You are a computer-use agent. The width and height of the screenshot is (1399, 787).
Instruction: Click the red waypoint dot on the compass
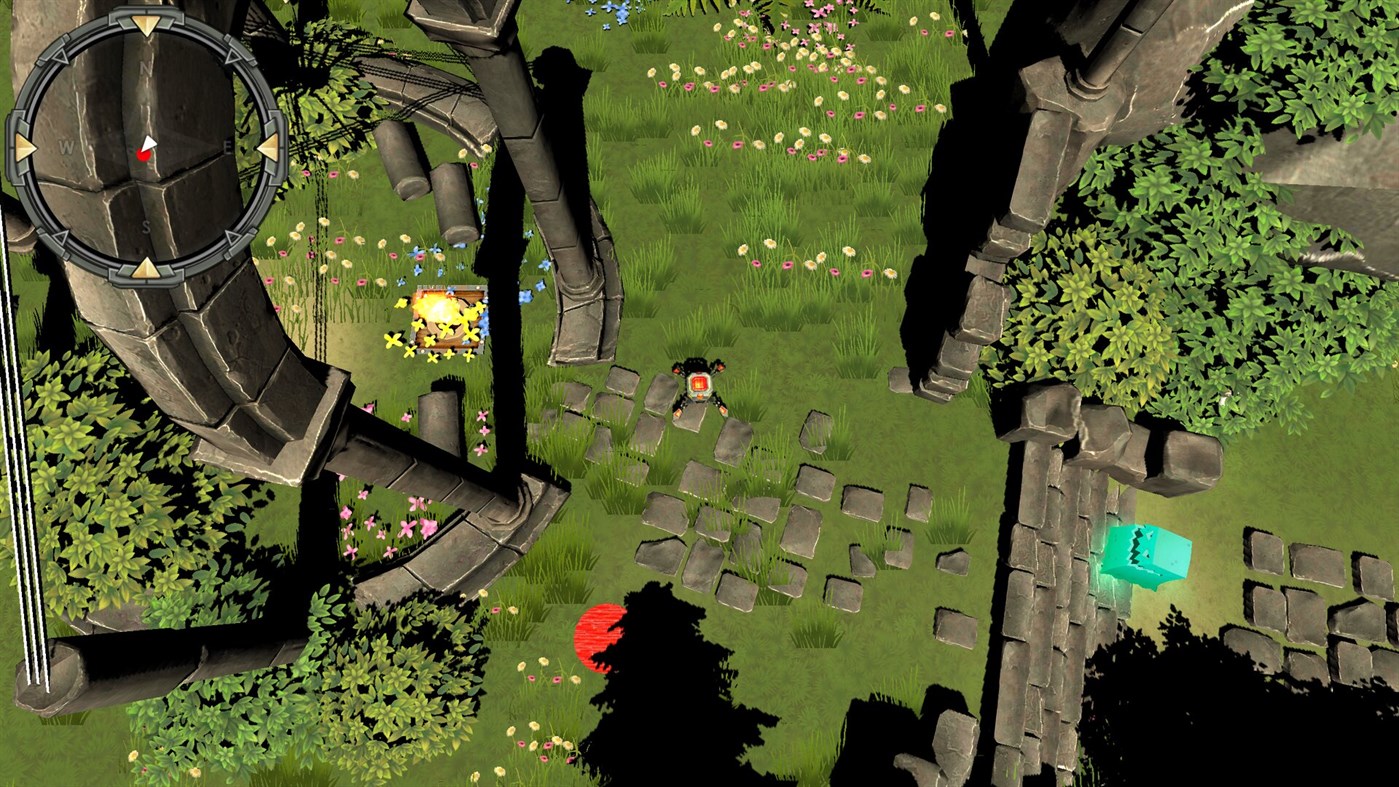[144, 156]
